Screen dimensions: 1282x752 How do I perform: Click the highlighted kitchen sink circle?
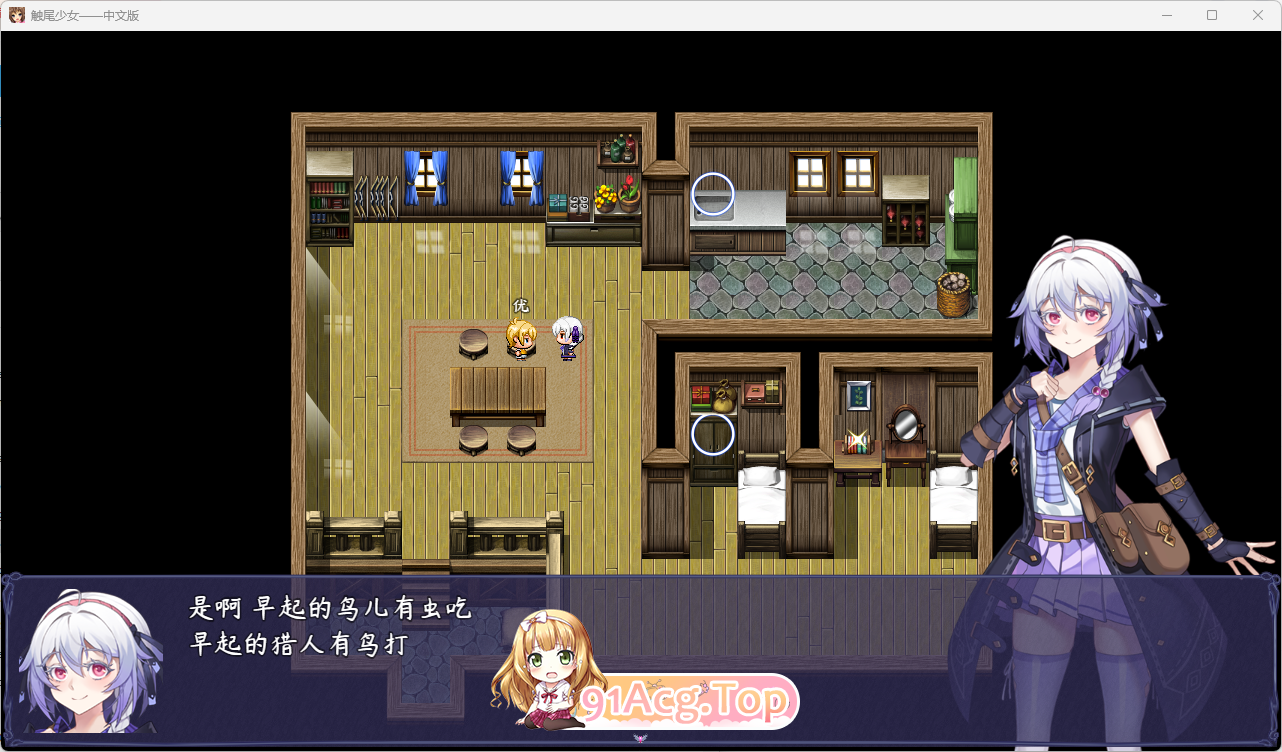712,197
